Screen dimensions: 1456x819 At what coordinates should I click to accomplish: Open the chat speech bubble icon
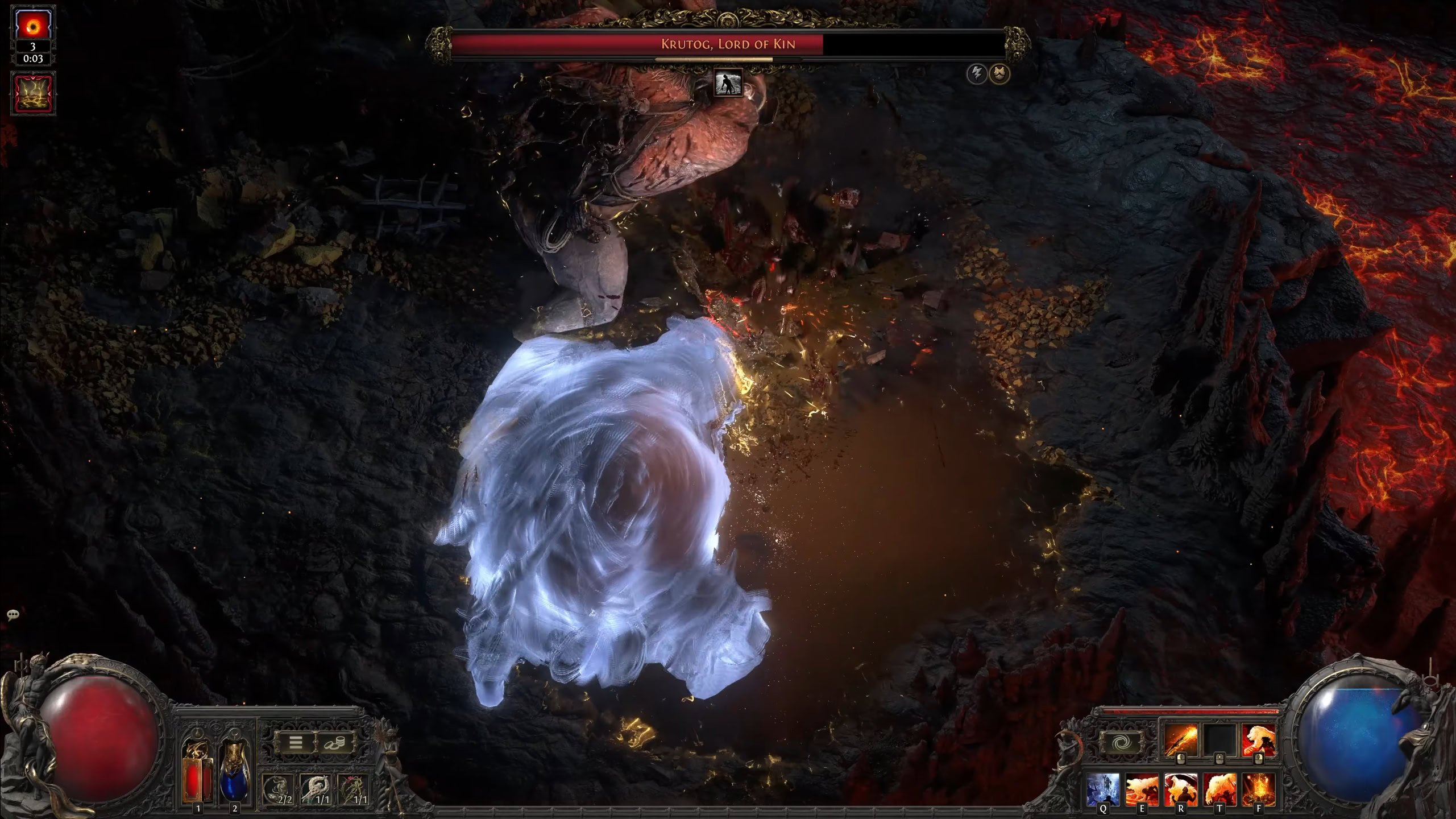pos(13,615)
